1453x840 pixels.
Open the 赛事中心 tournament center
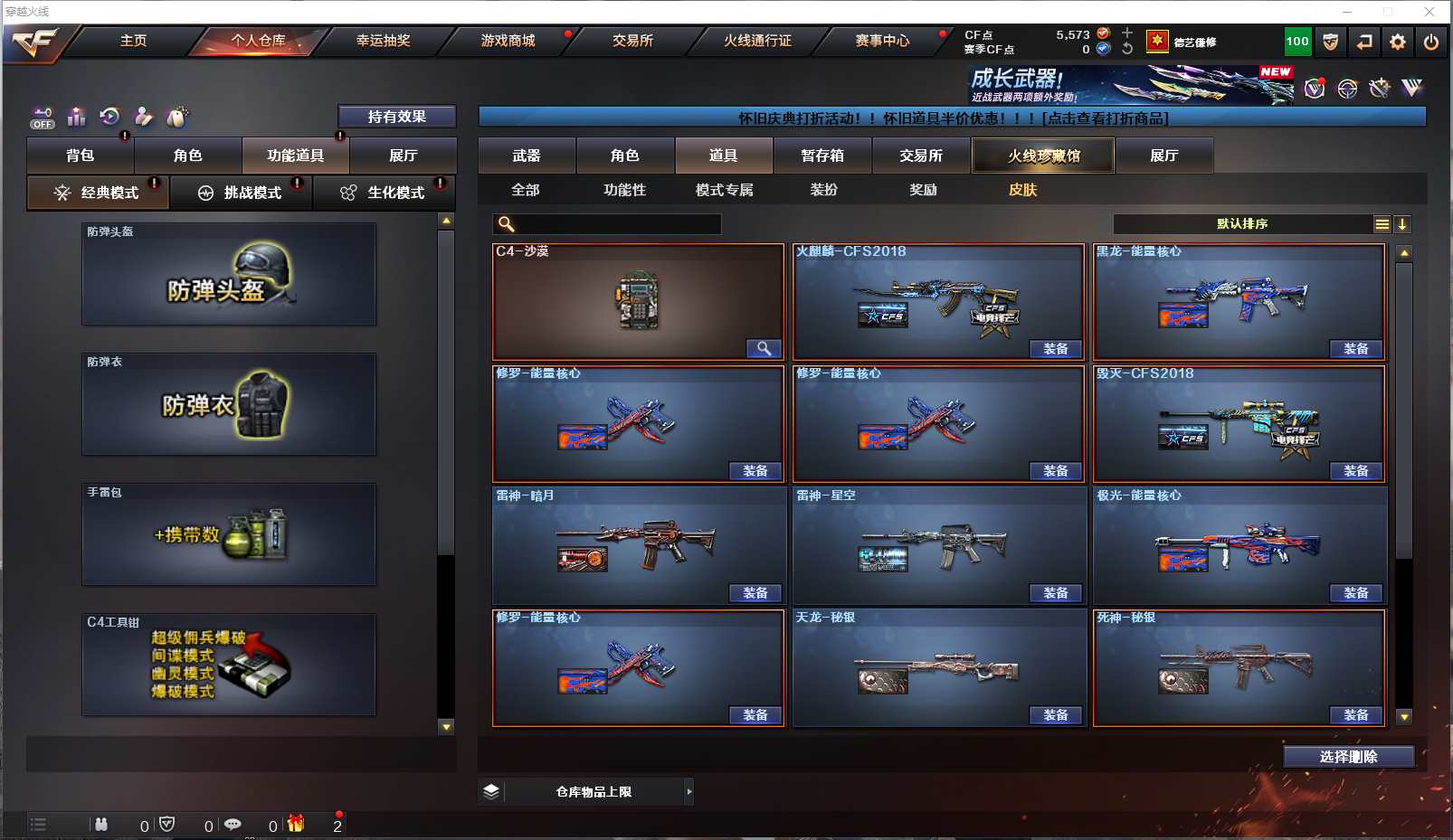pyautogui.click(x=882, y=41)
